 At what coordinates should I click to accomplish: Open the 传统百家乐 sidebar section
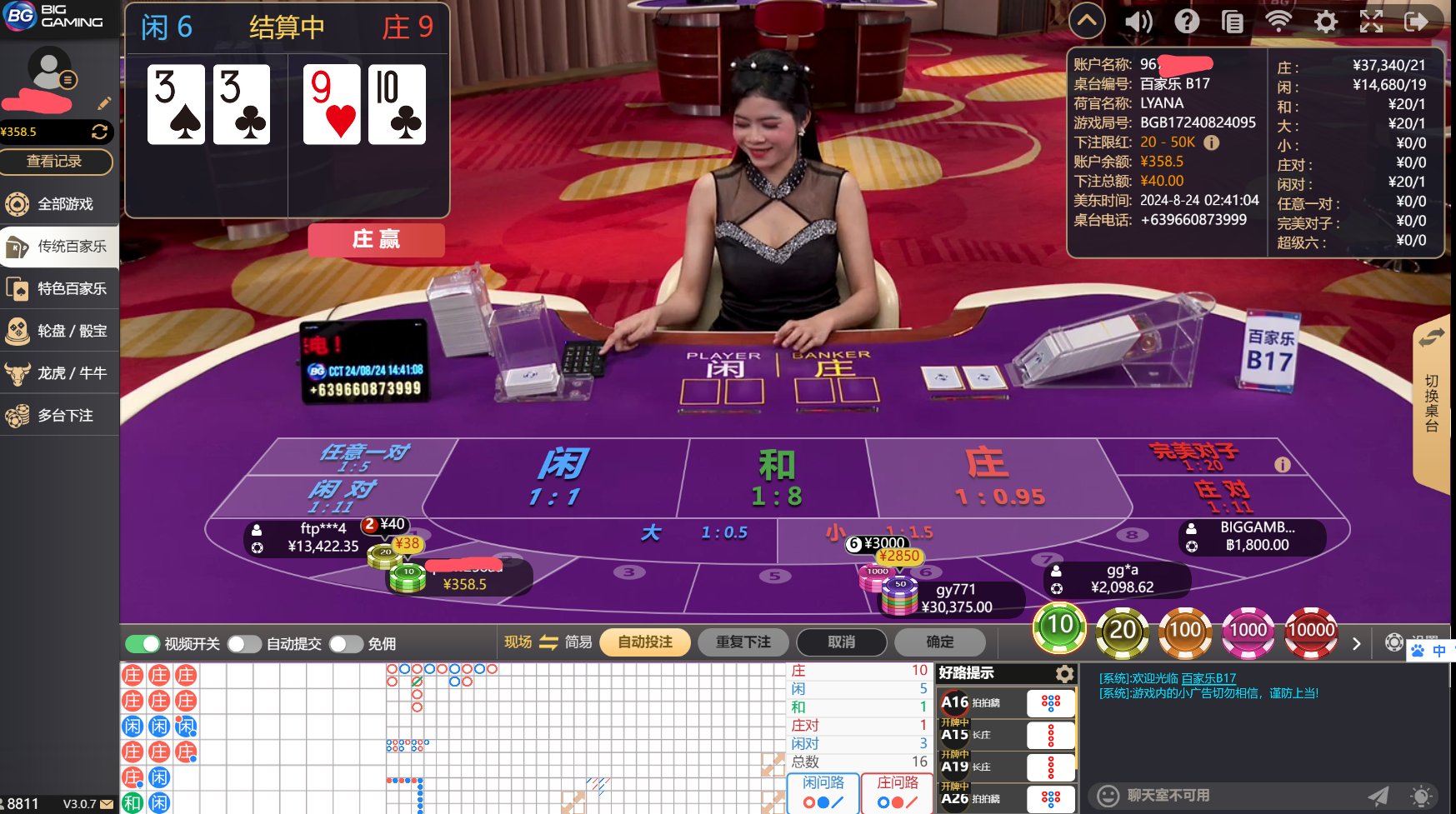pos(59,246)
